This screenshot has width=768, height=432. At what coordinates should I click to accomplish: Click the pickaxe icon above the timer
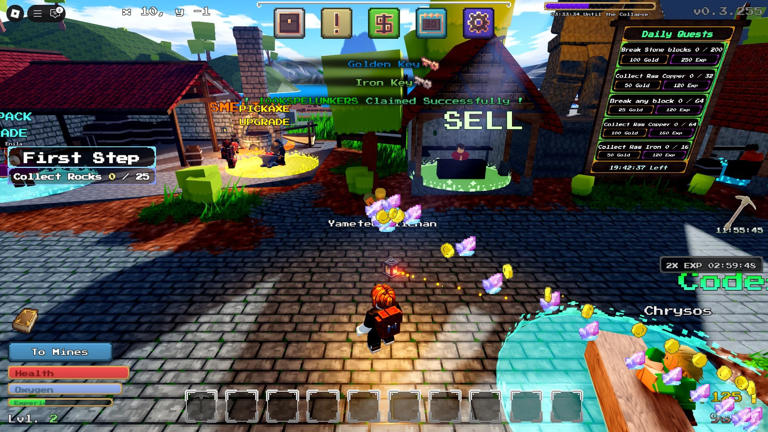click(738, 210)
